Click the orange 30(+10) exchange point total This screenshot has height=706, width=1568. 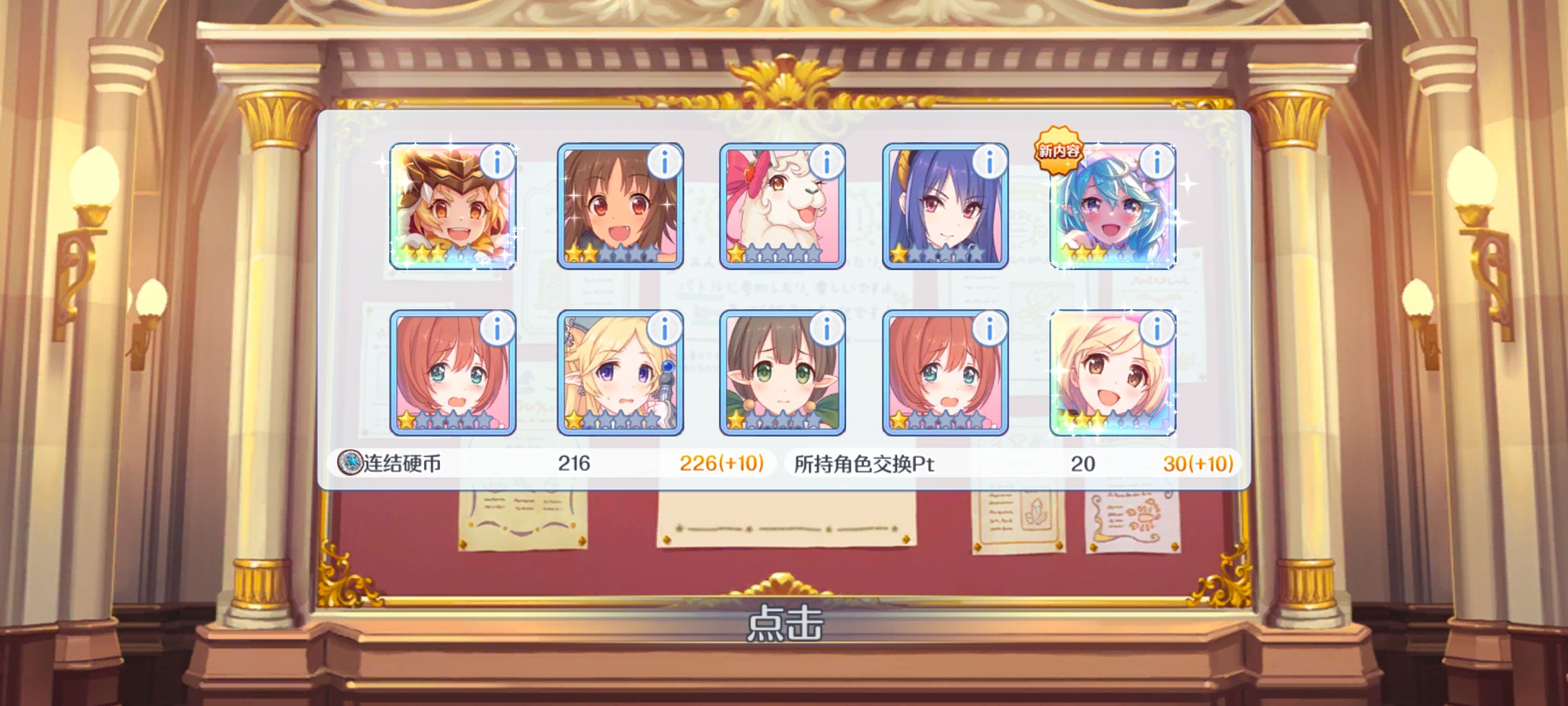coord(1185,462)
